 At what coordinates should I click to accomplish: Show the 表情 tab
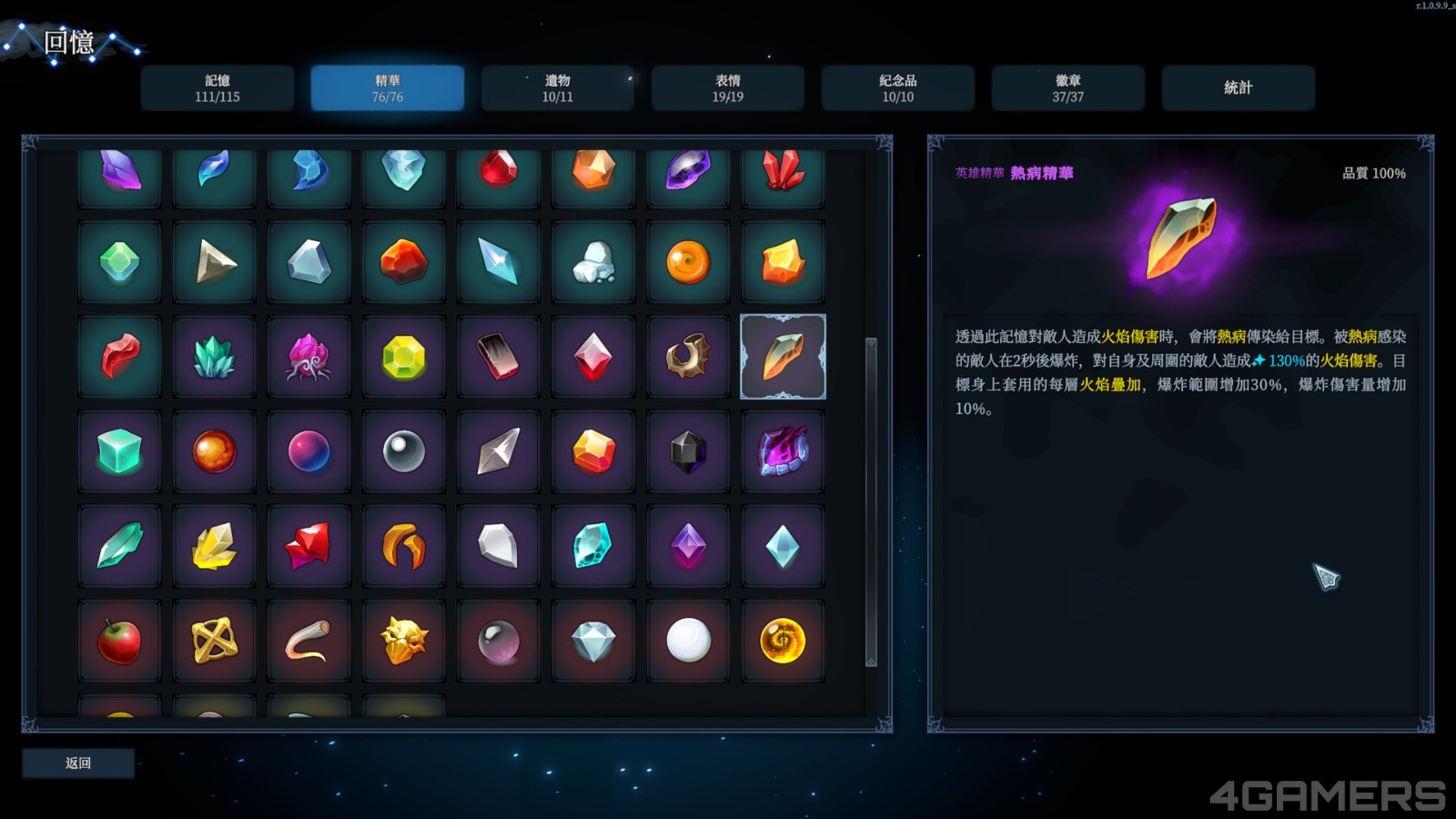point(727,88)
